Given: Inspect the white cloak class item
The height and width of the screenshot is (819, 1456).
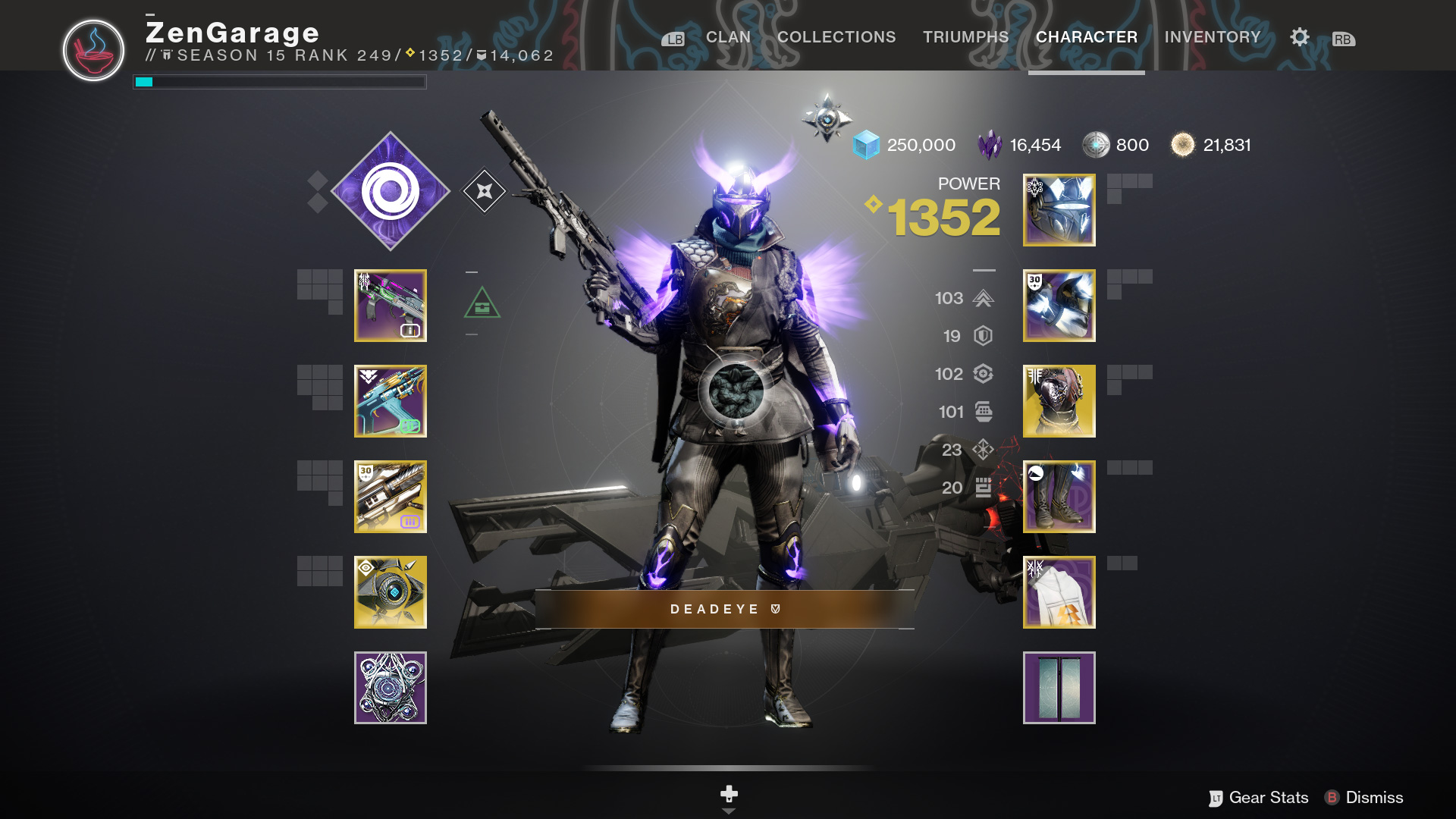Looking at the screenshot, I should pos(1059,592).
